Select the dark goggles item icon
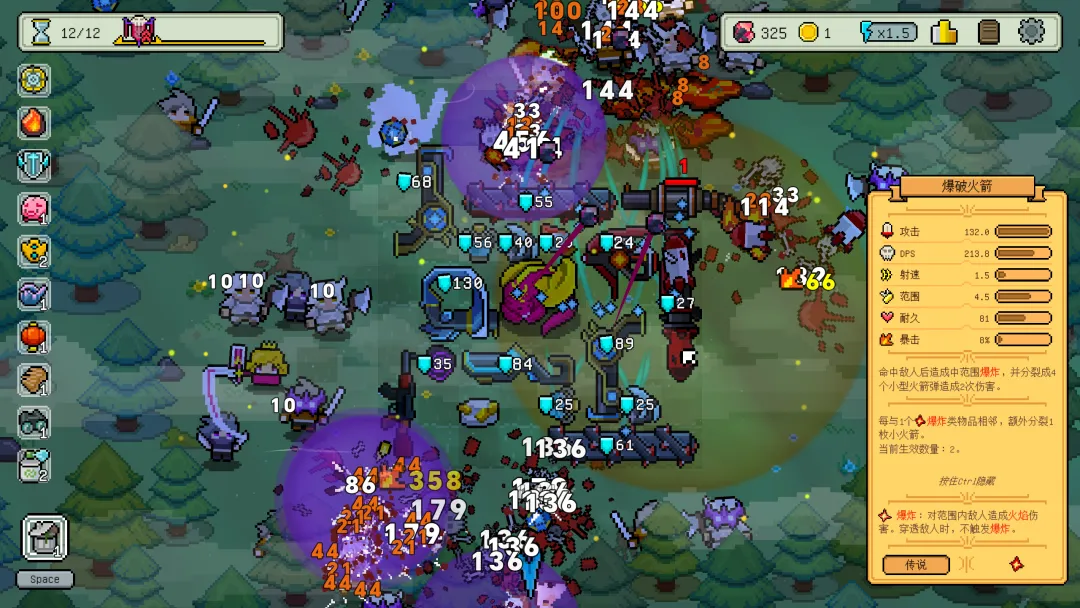 coord(34,423)
